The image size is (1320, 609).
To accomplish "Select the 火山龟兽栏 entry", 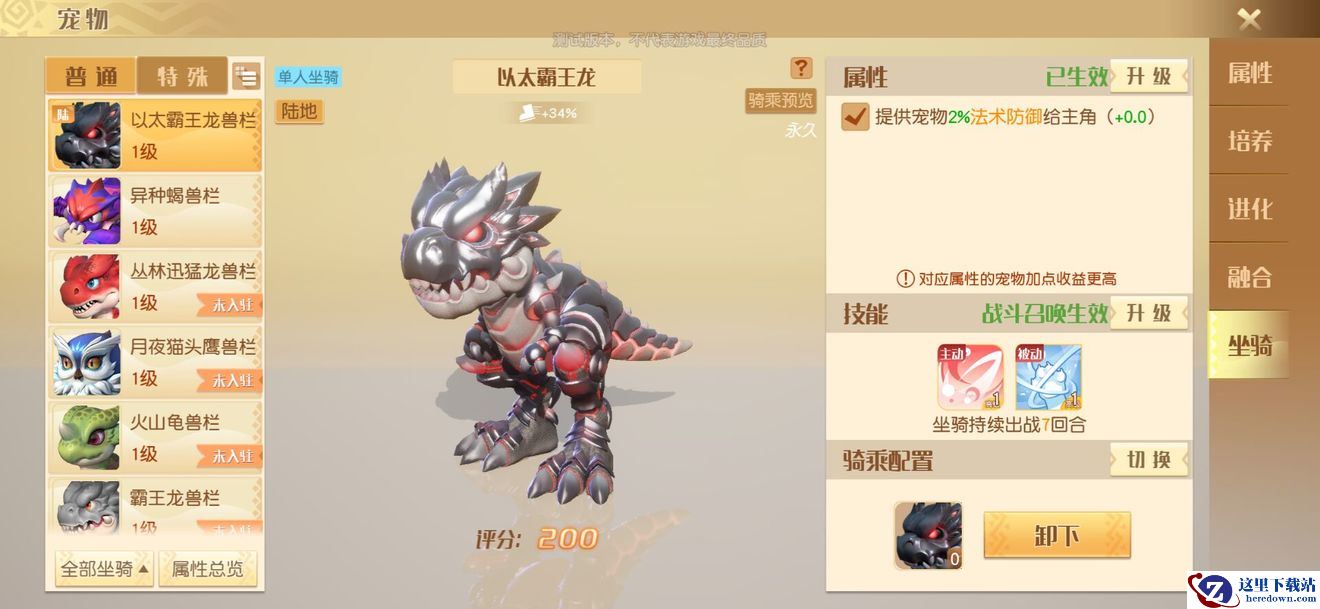I will tap(155, 438).
